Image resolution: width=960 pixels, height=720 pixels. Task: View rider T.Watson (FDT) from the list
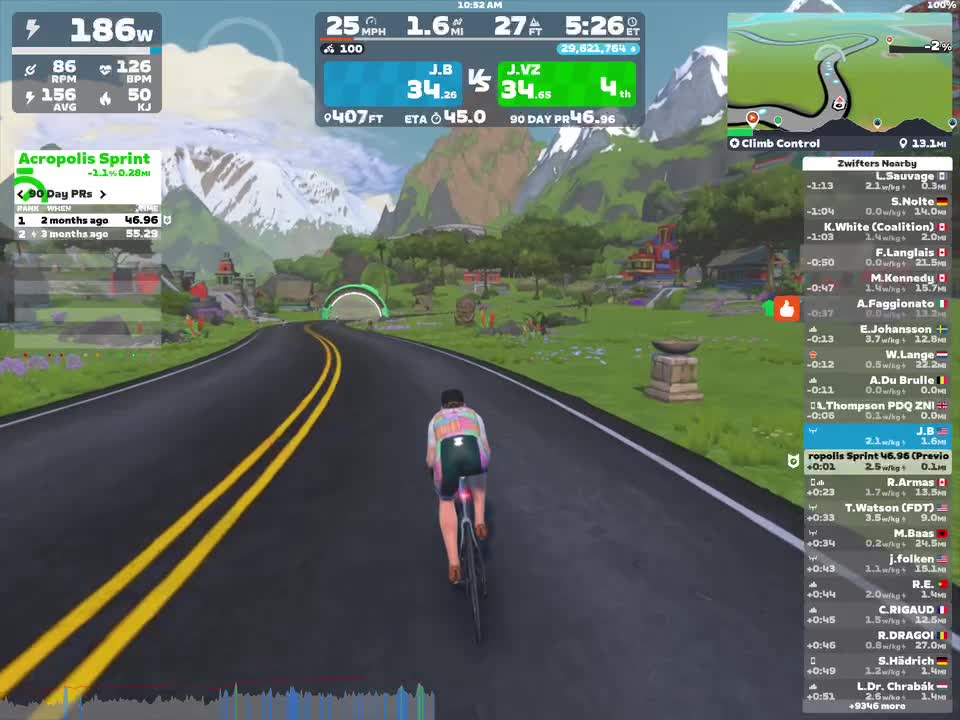point(877,513)
